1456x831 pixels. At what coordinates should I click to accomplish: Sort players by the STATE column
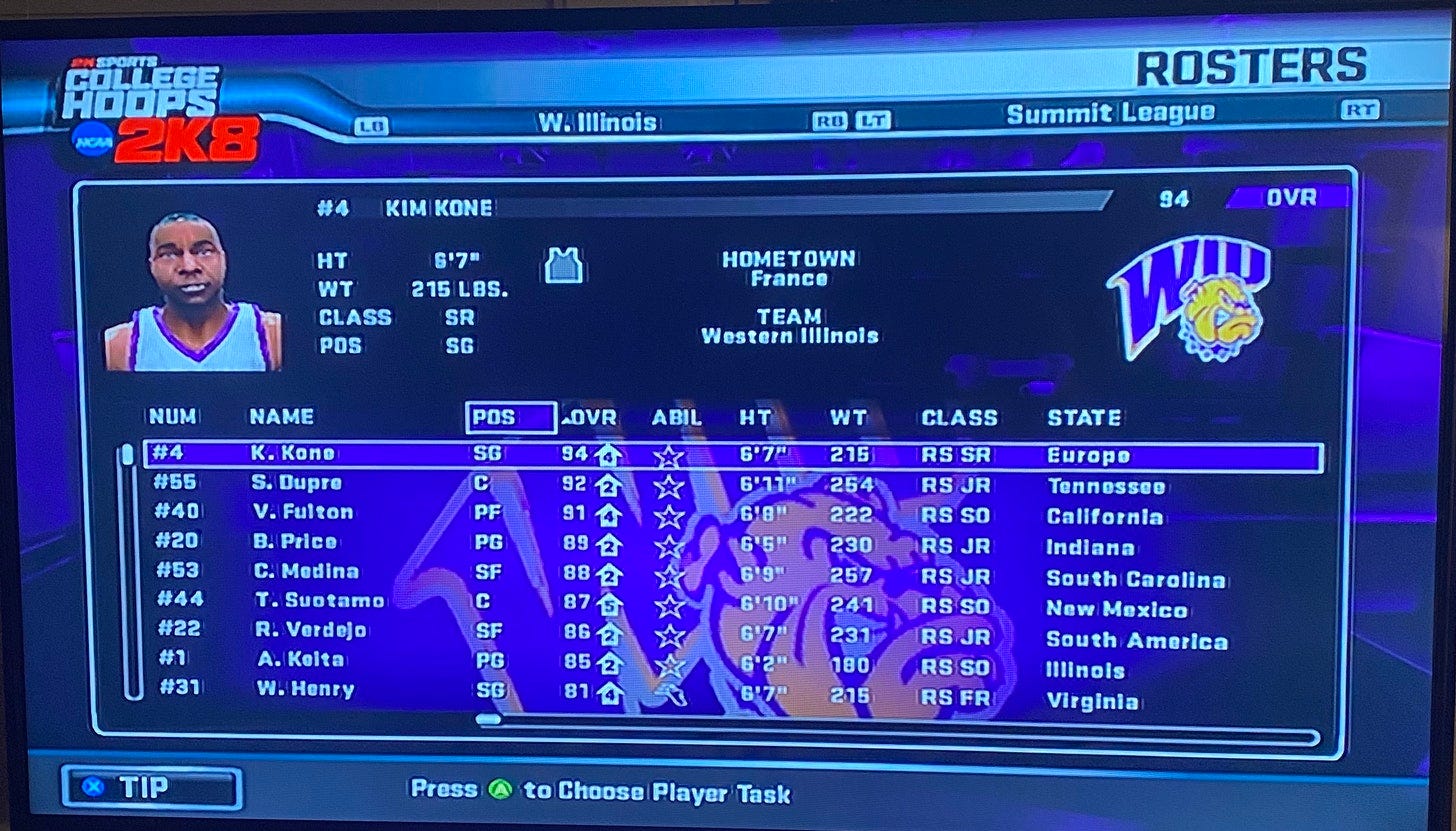pos(1083,417)
